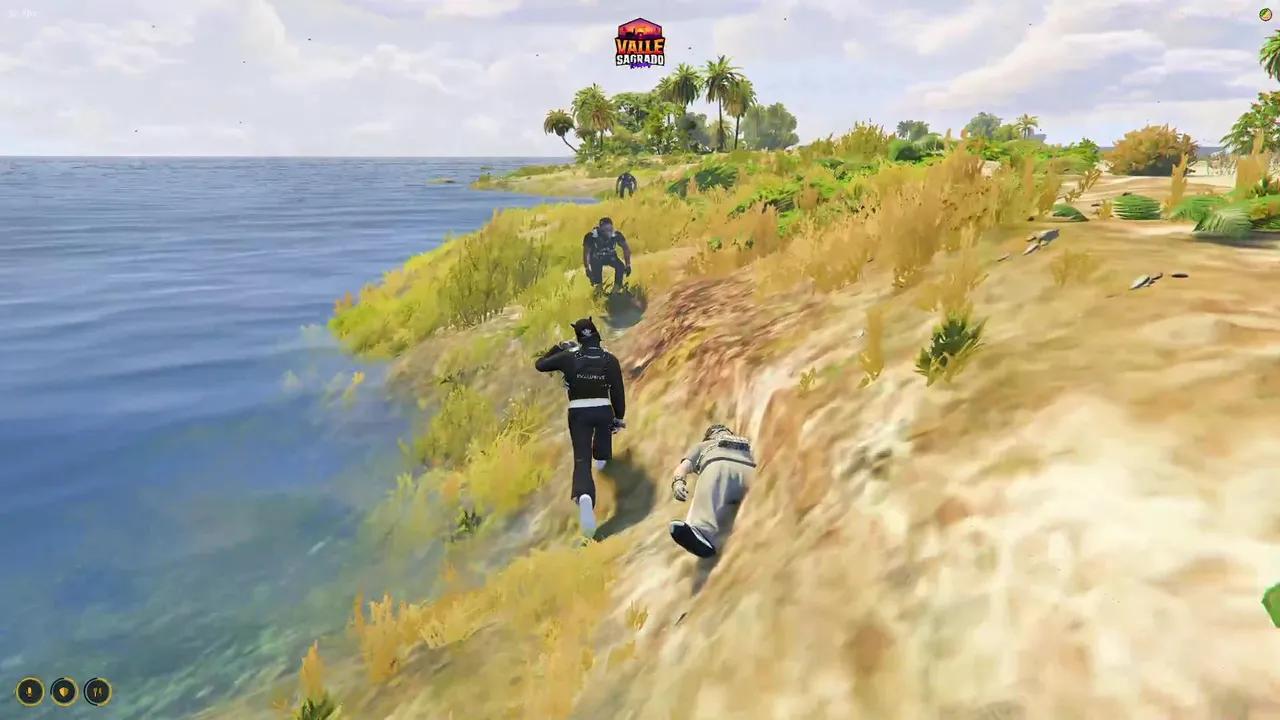
Task: Click the cutlery symbol inside the hunger indicator
Action: [x=98, y=692]
